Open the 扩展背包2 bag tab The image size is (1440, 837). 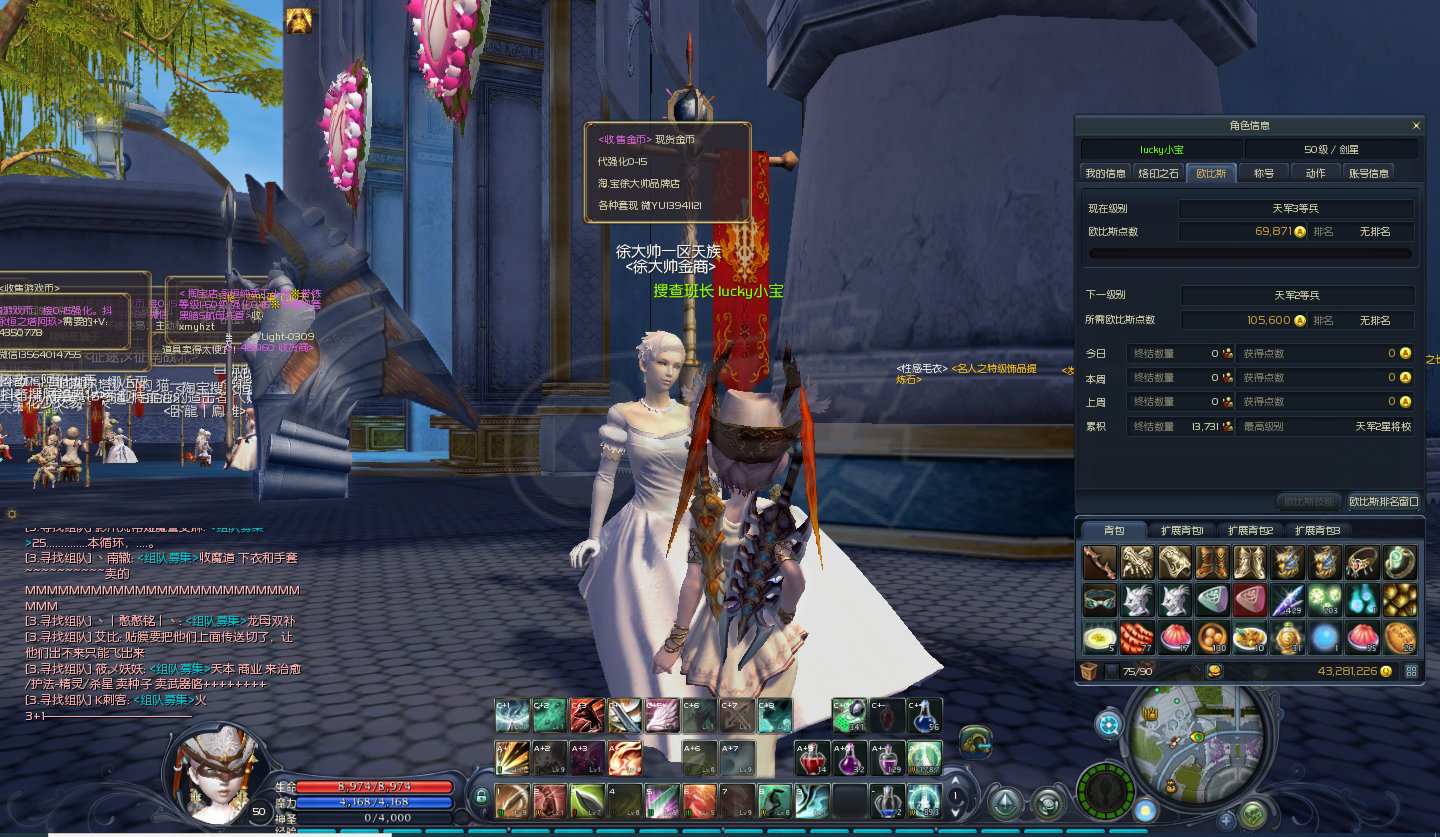(1250, 530)
